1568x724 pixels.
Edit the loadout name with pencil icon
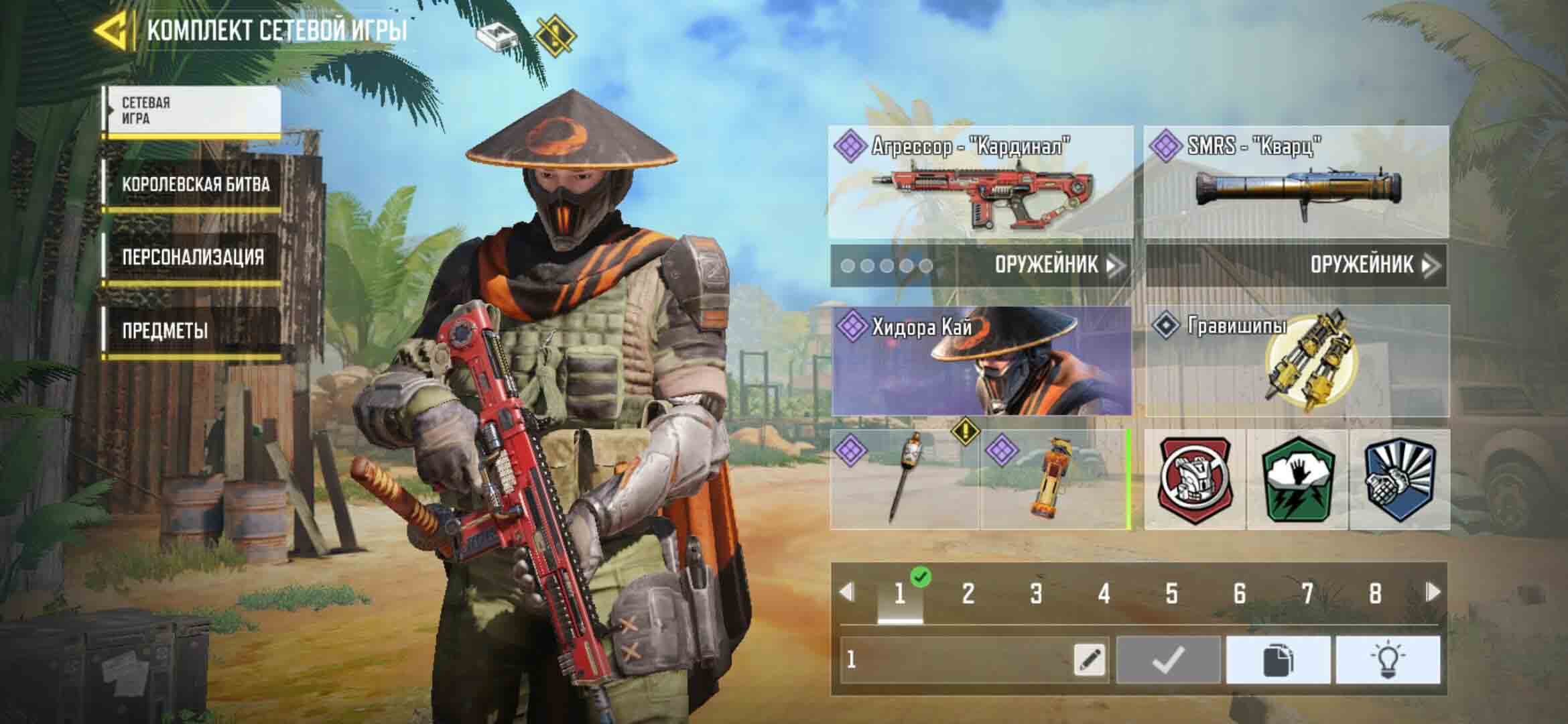(x=1090, y=660)
